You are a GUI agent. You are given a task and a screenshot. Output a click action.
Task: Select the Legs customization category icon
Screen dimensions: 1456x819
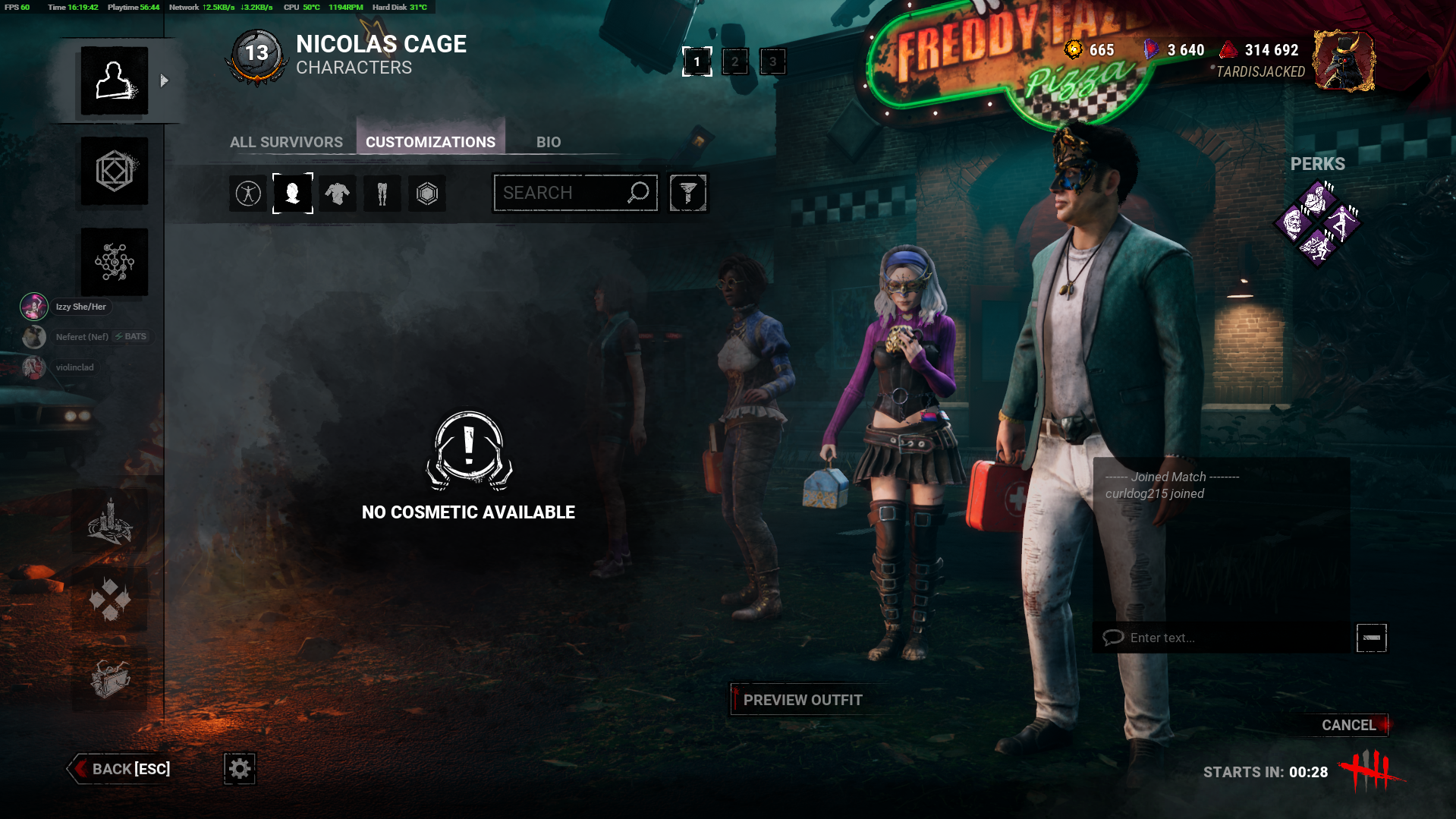382,194
